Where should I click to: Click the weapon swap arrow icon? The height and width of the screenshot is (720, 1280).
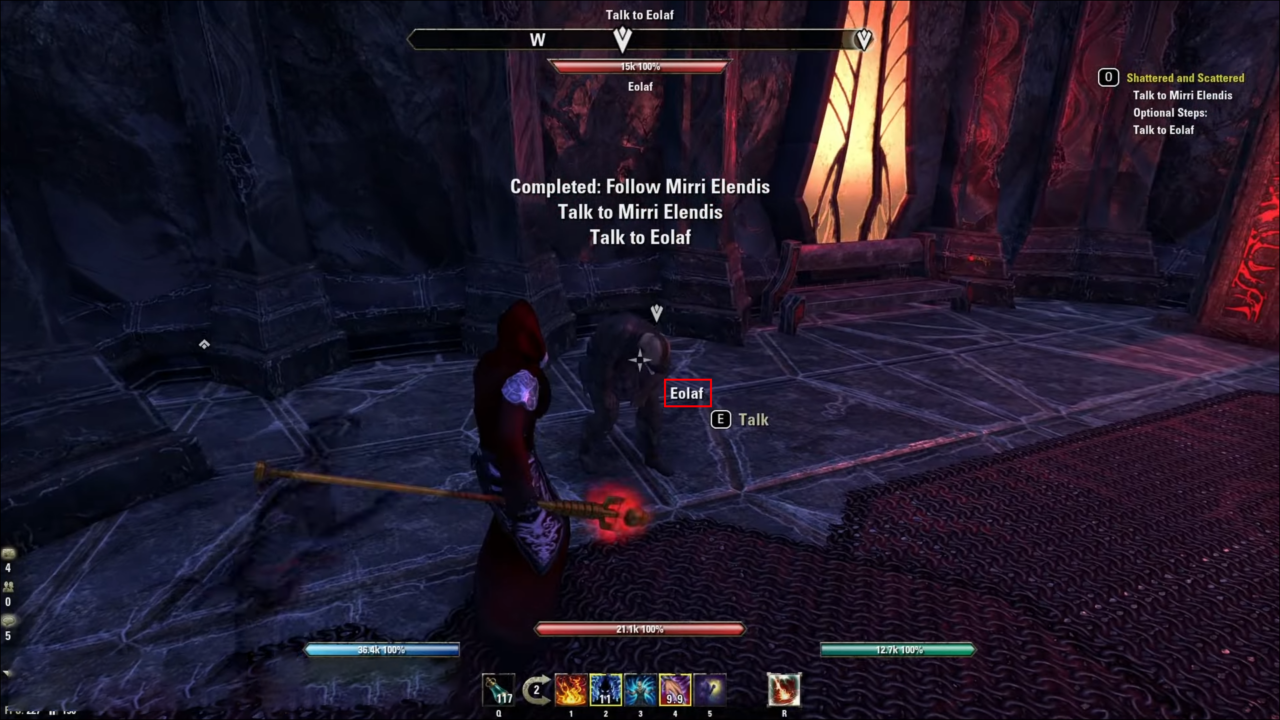point(535,689)
